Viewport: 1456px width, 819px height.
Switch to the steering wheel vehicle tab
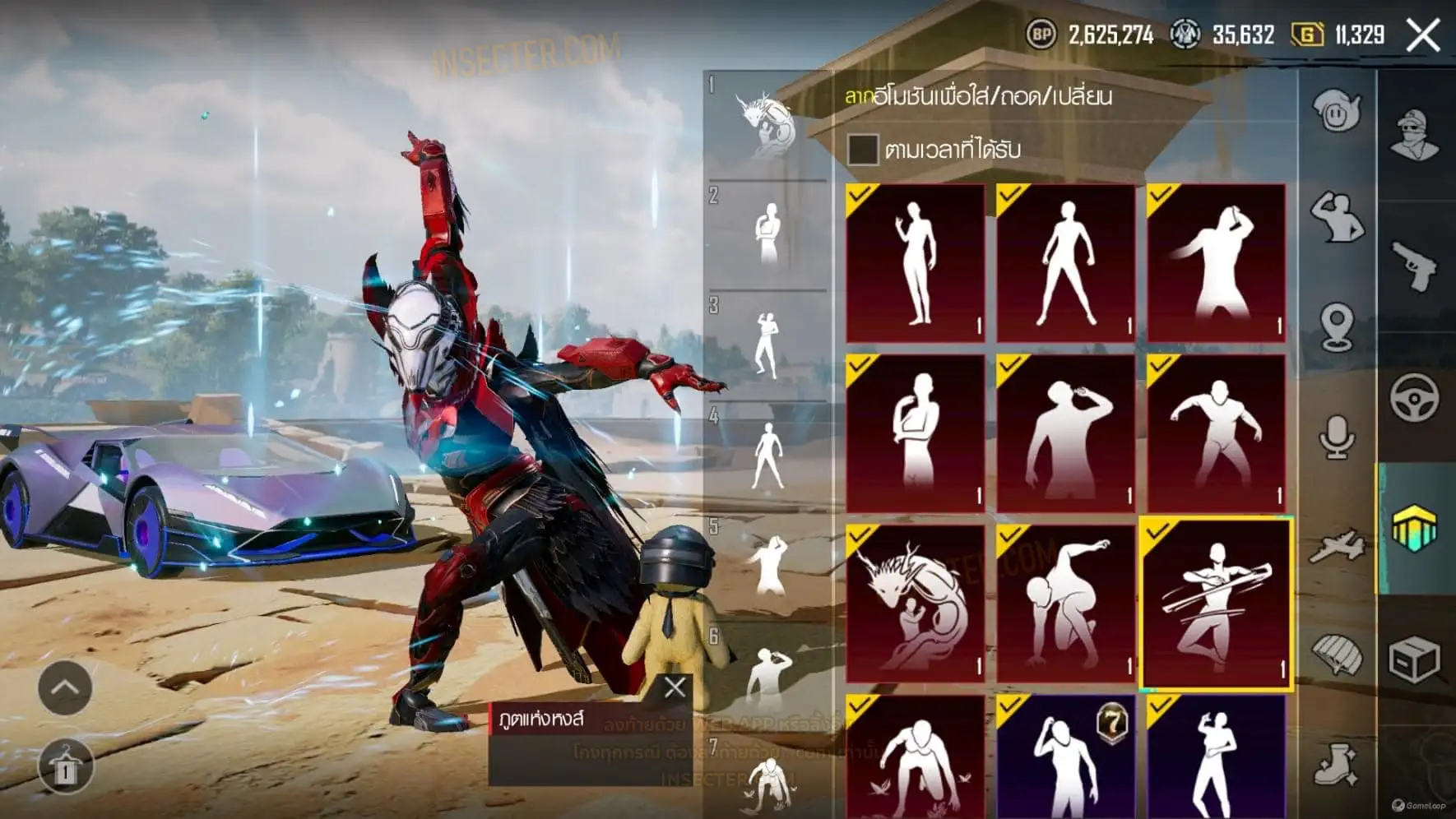tap(1415, 398)
